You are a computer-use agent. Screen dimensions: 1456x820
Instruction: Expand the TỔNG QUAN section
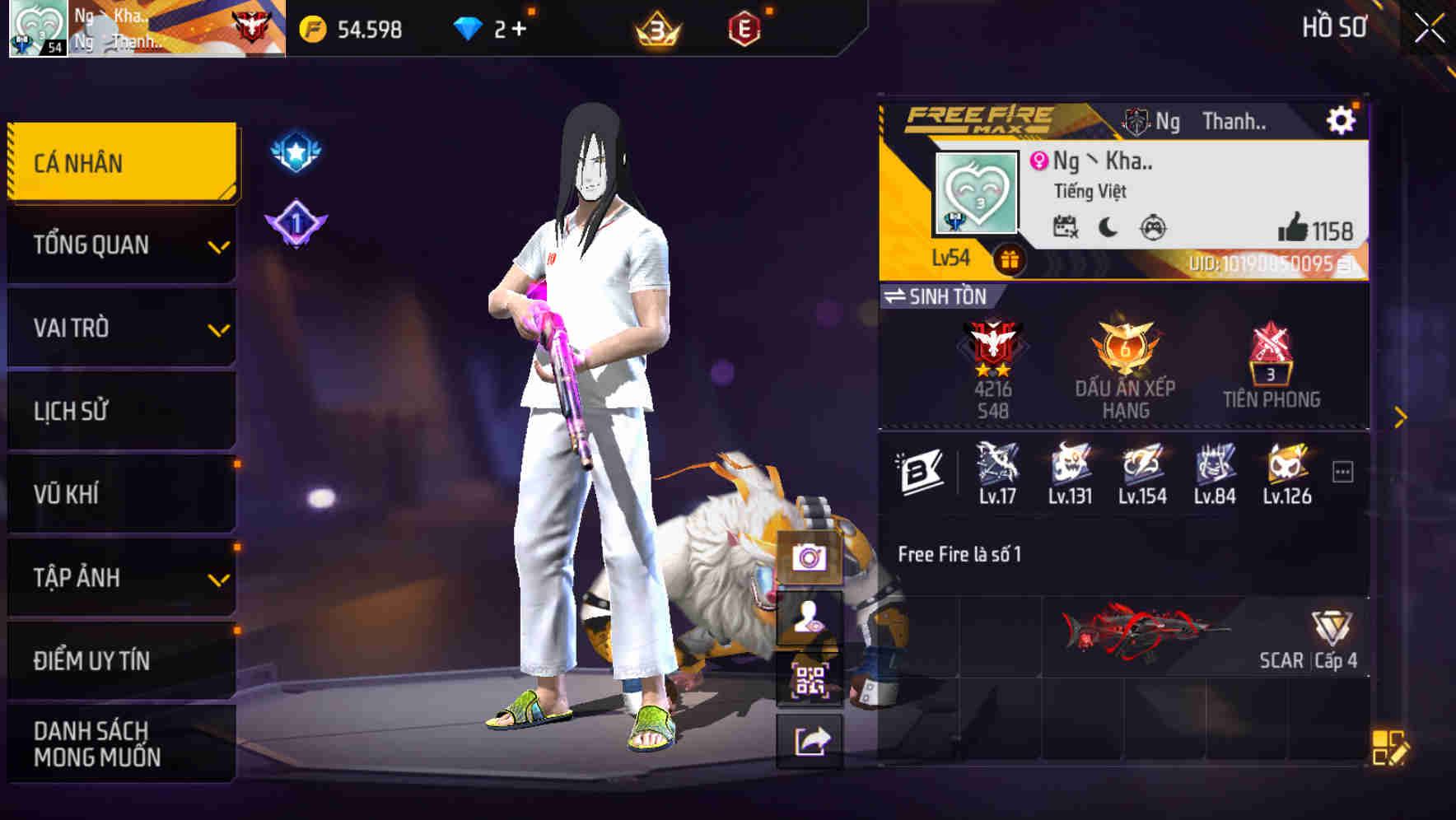(x=121, y=245)
